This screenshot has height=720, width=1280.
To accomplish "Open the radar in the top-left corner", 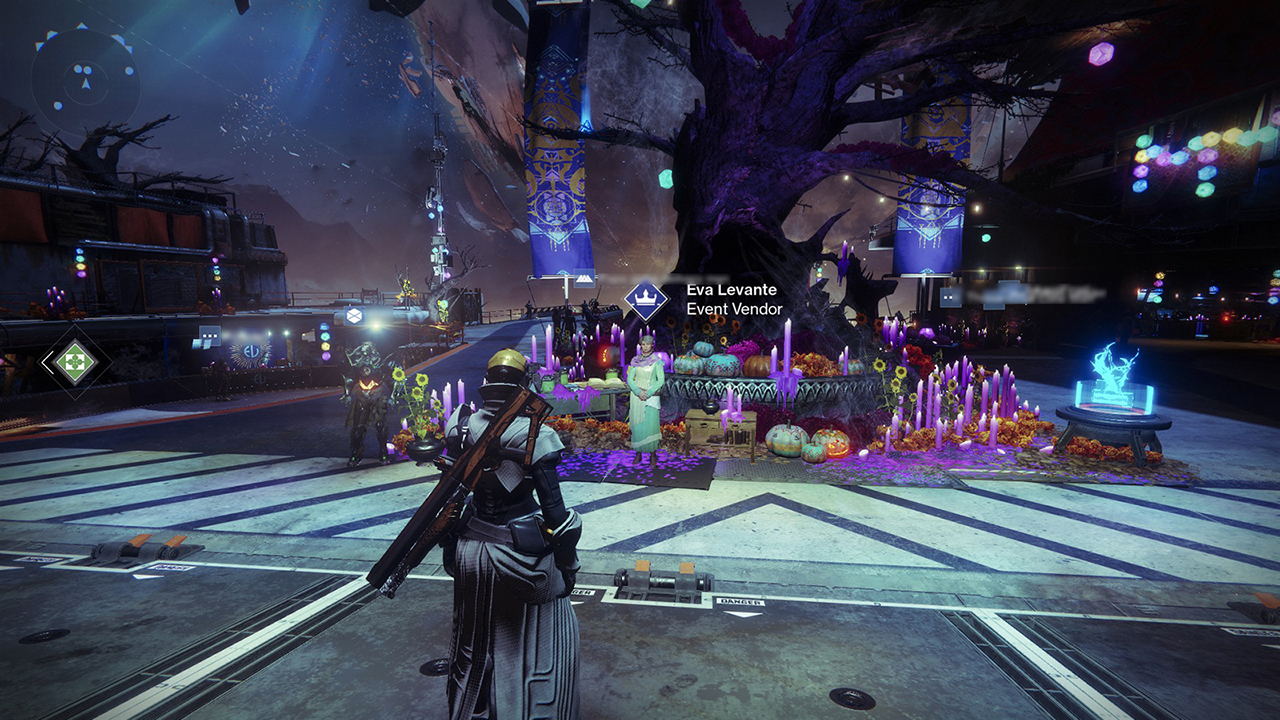I will 84,77.
